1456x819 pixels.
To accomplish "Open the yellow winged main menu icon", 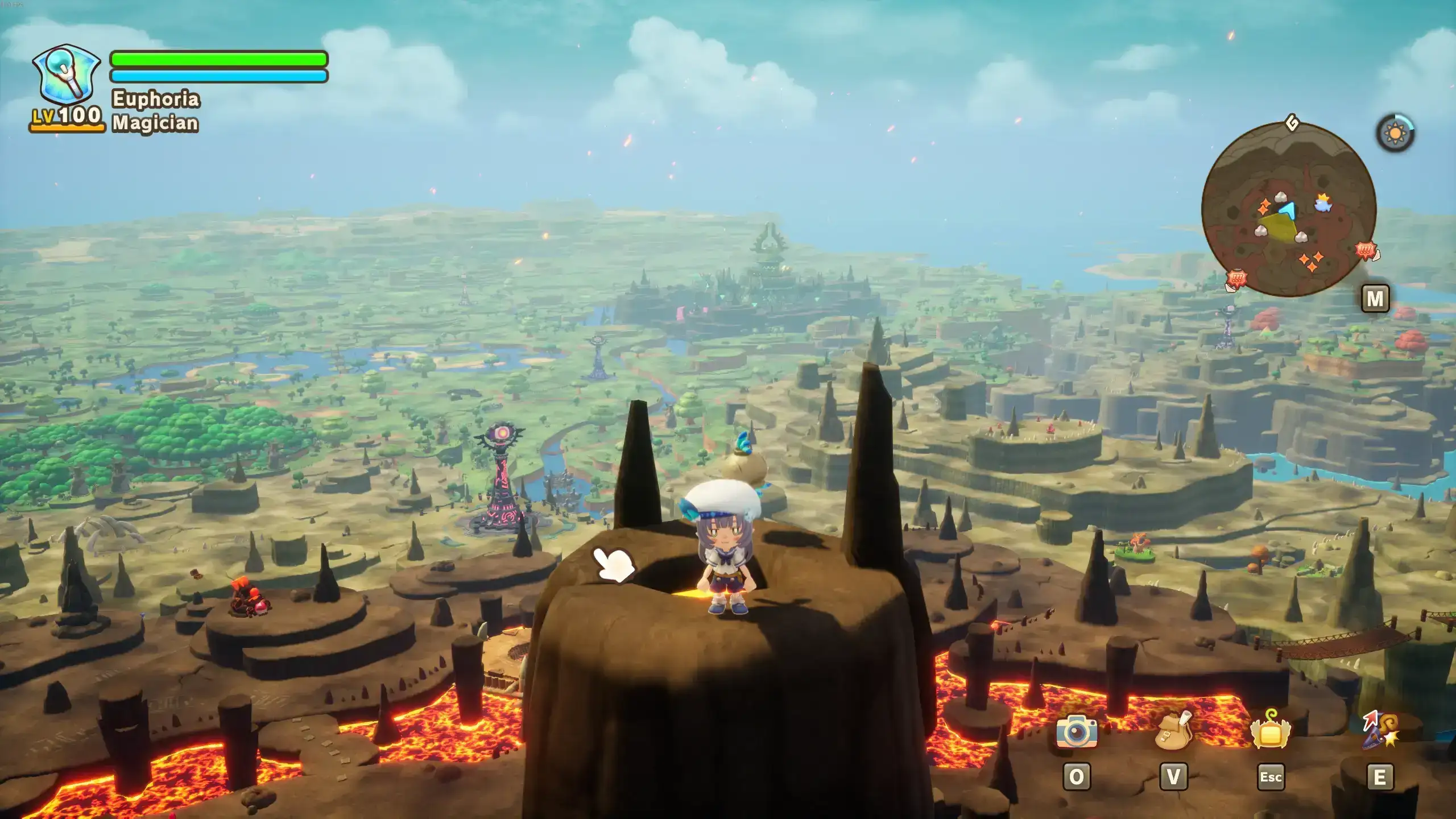I will tap(1271, 730).
